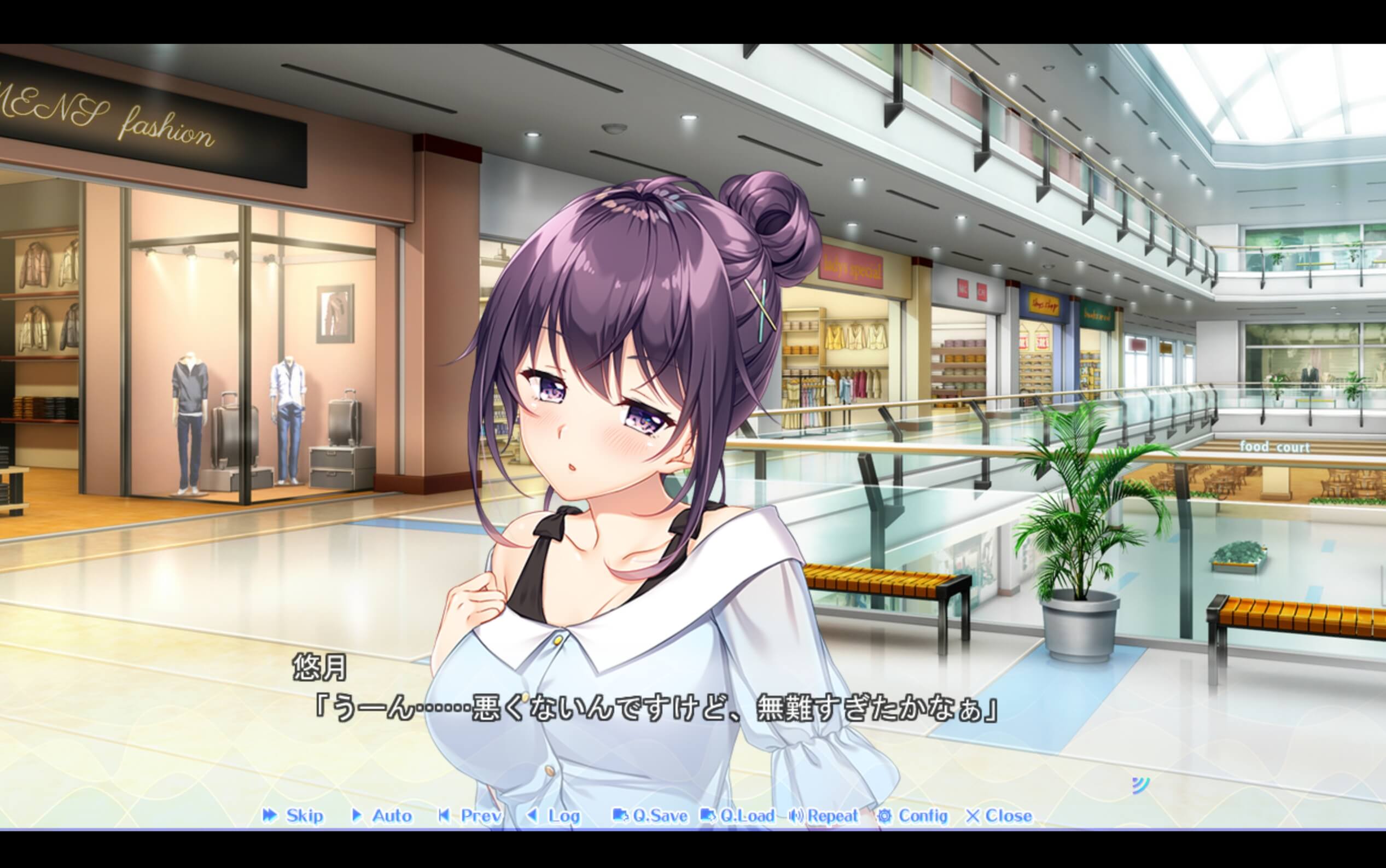Click the Auto-play triangle icon
Viewport: 1386px width, 868px height.
[x=358, y=817]
